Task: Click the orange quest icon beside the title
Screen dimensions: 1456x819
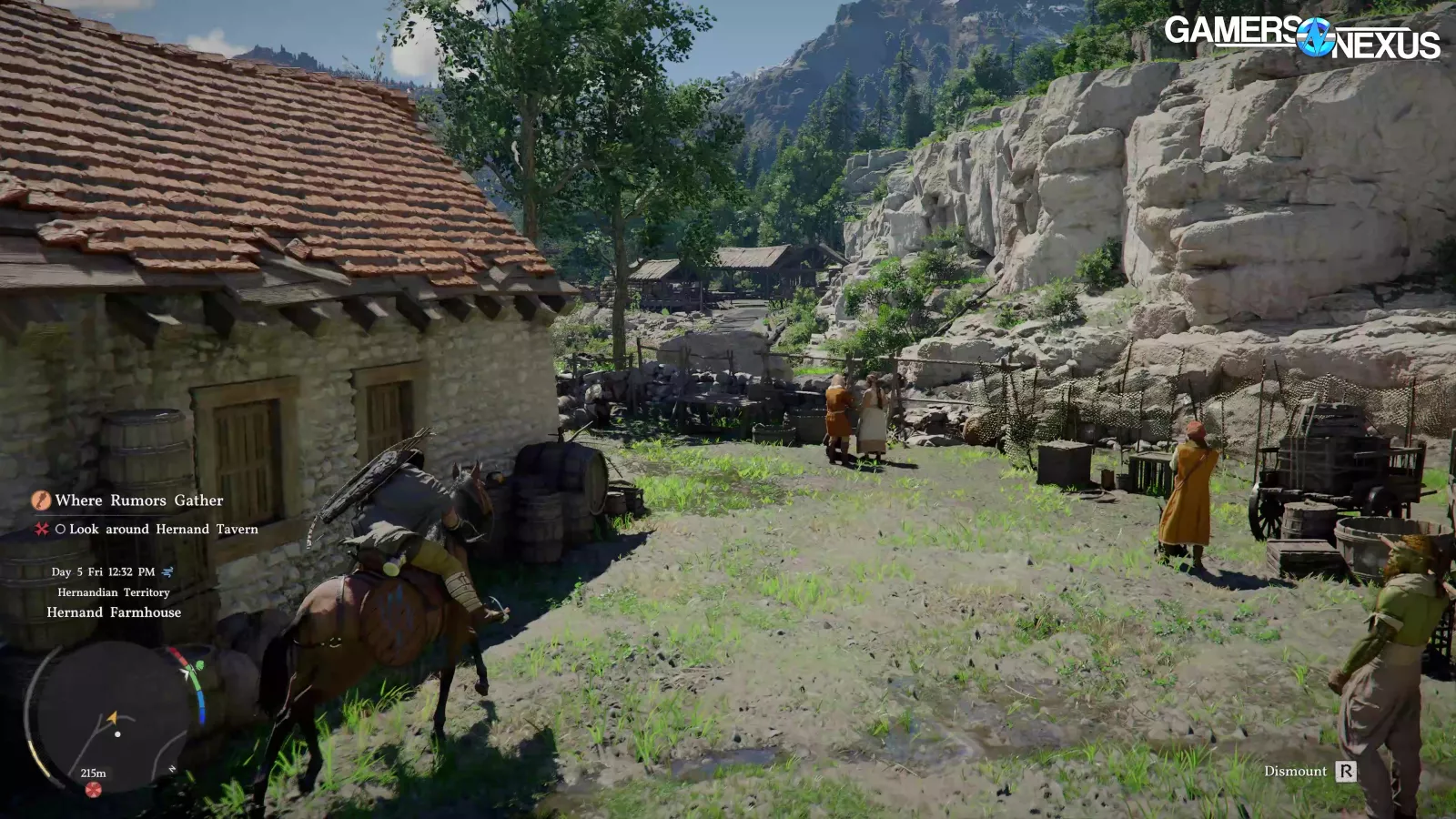Action: pos(40,500)
